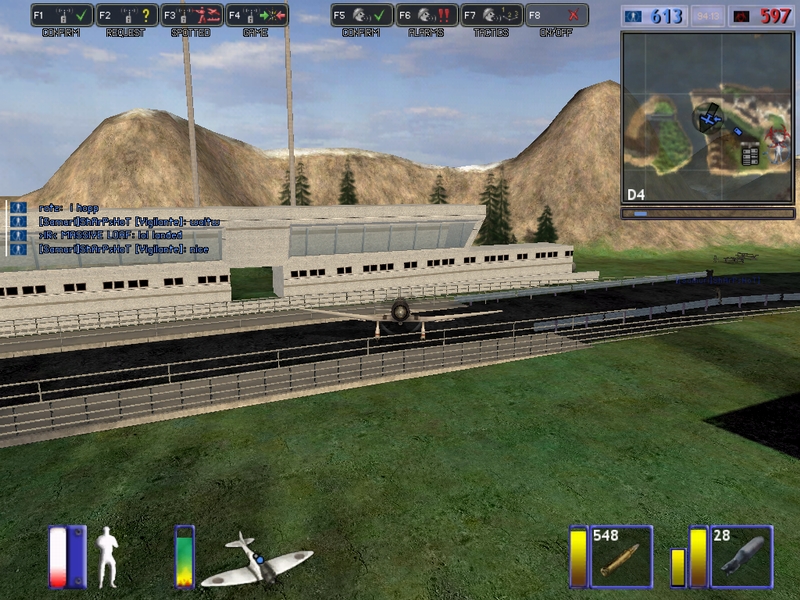This screenshot has height=600, width=800.
Task: Open the F3 Spotted radio menu
Action: click(191, 15)
